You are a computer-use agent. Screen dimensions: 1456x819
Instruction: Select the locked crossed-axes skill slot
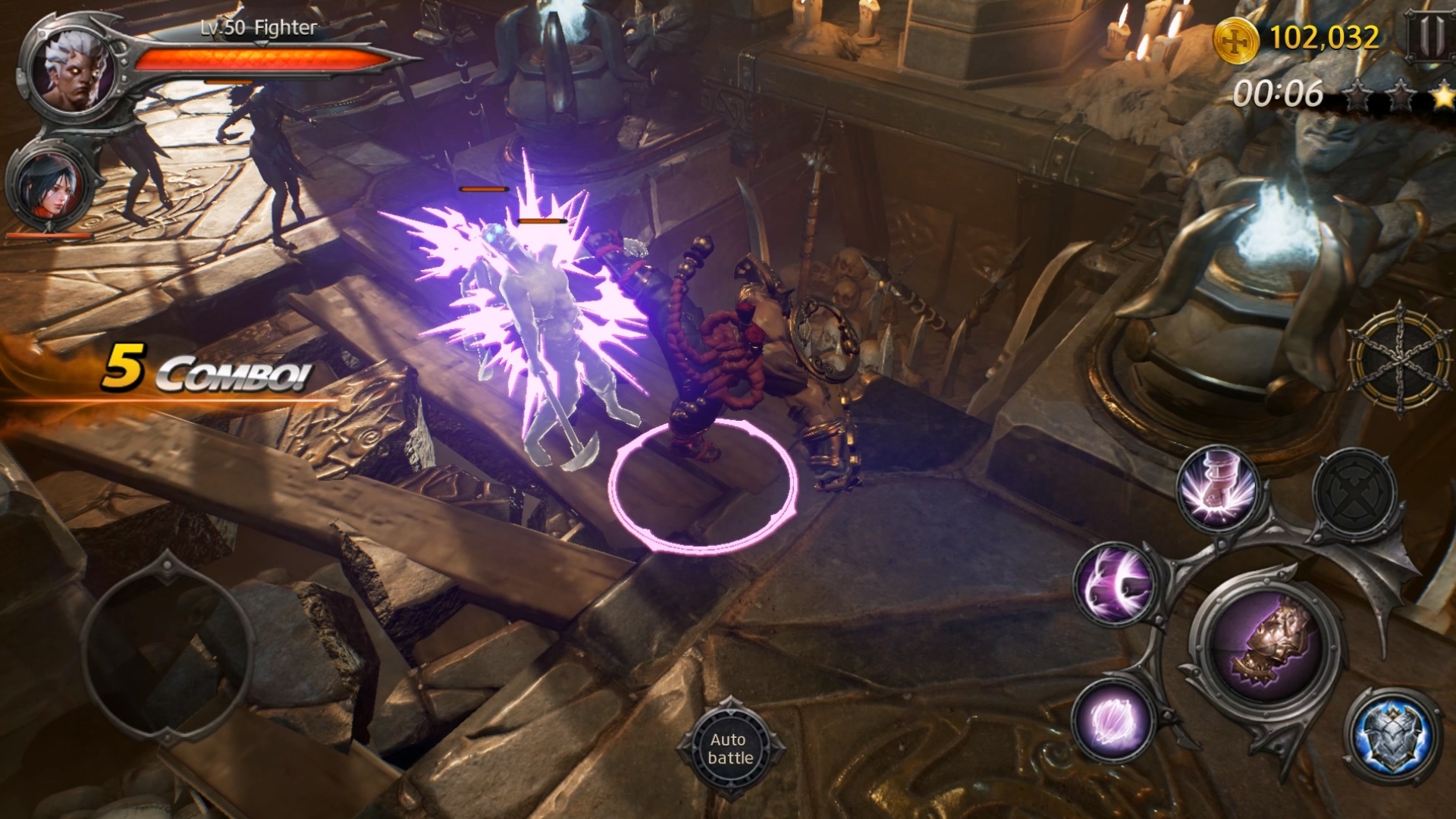tap(1355, 493)
